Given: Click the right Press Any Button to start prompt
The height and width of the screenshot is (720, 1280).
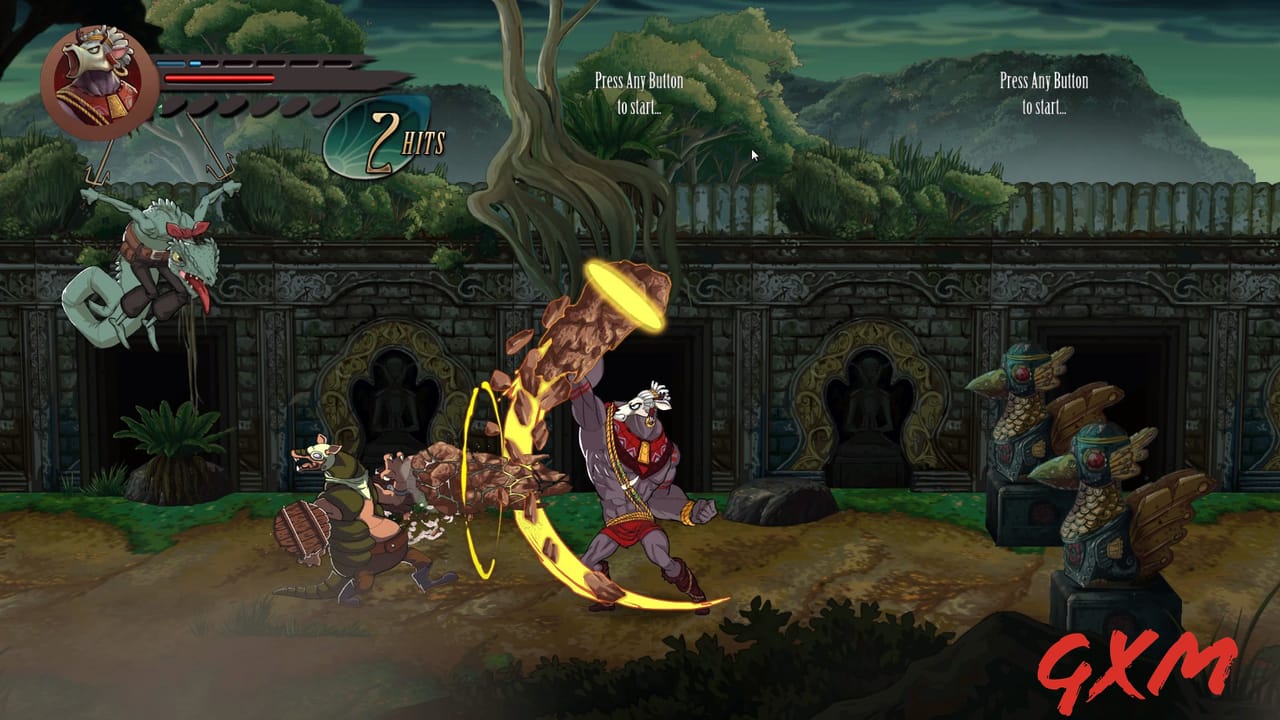Looking at the screenshot, I should (x=1042, y=91).
